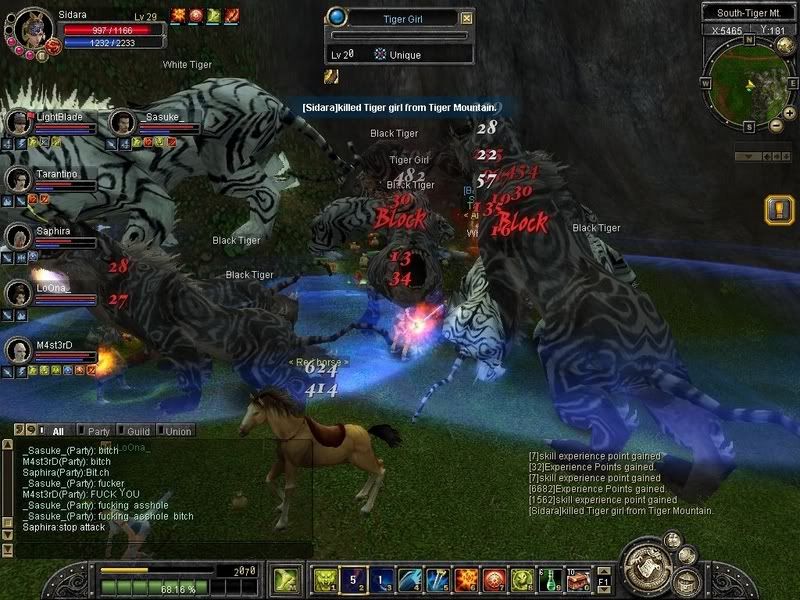
Task: Activate the green face skill in slot 1
Action: (325, 580)
